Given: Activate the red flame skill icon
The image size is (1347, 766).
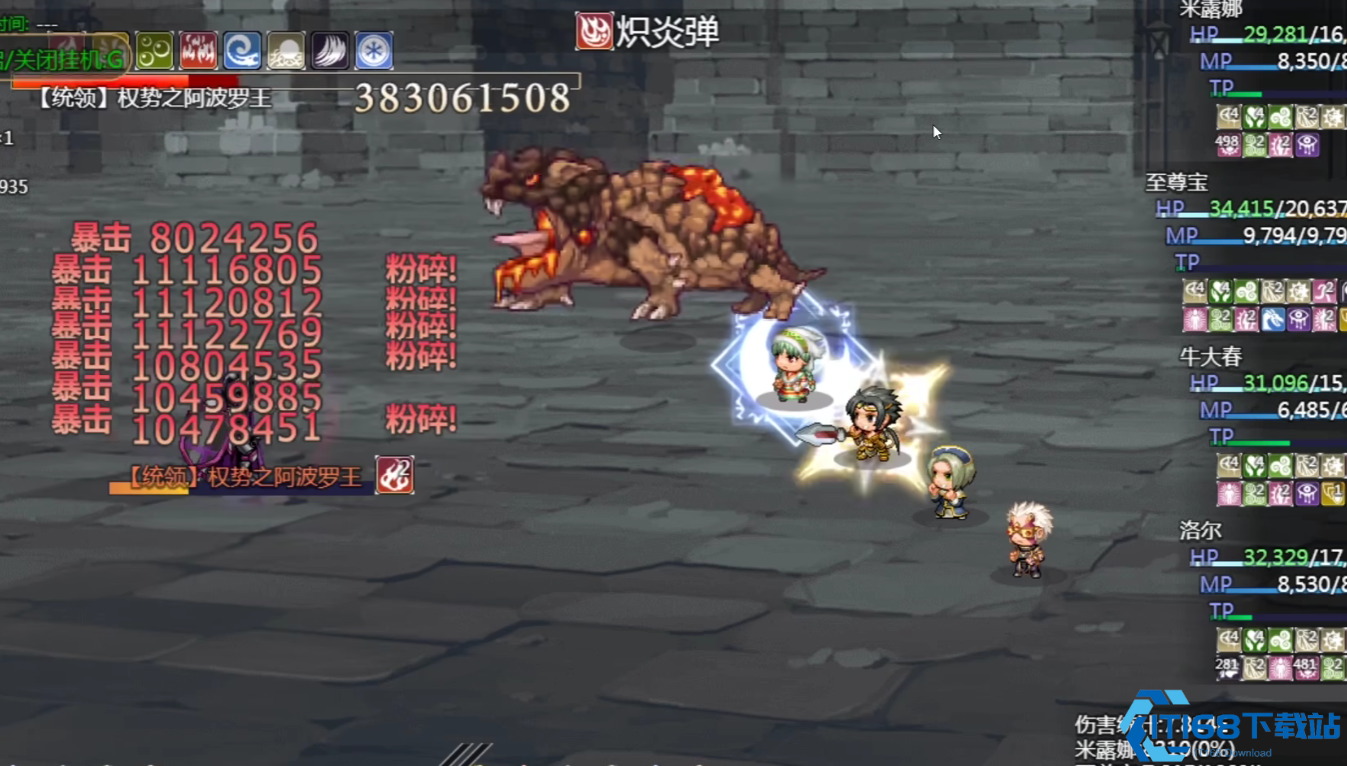Looking at the screenshot, I should [x=199, y=50].
